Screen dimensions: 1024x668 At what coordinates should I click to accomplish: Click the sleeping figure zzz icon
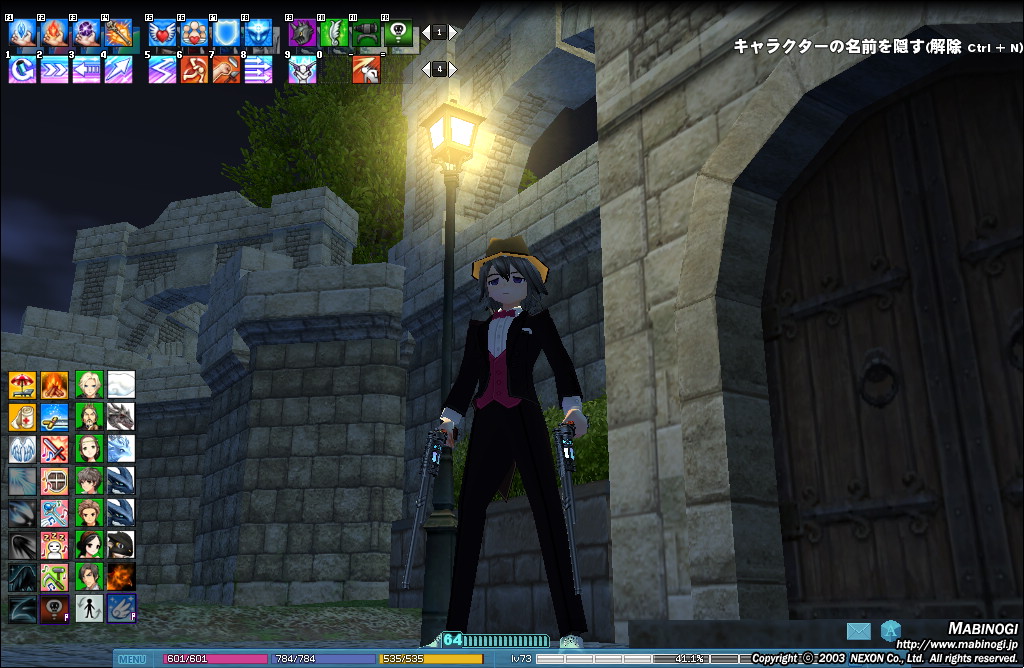click(x=54, y=544)
